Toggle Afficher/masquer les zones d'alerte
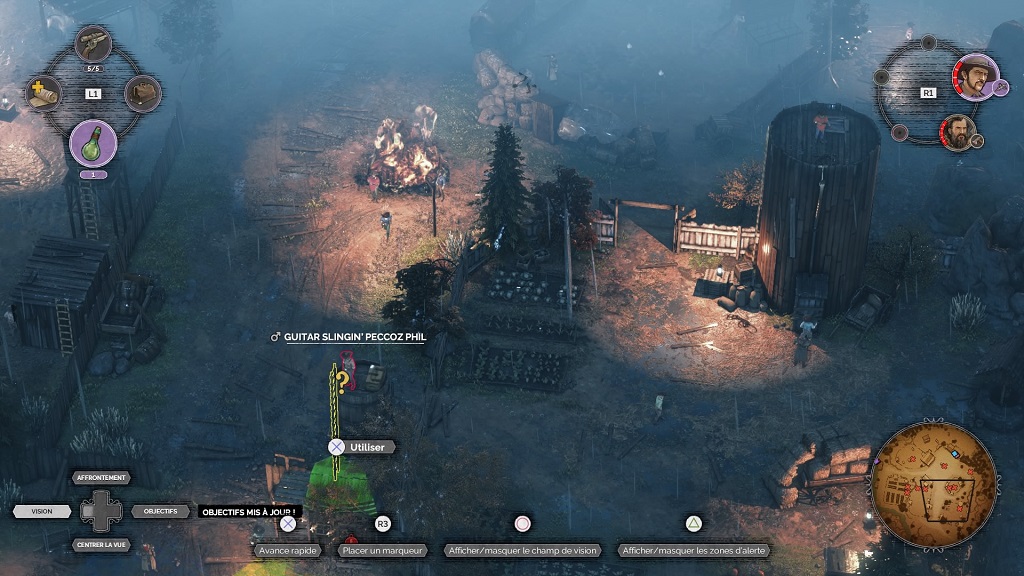Viewport: 1024px width, 576px height. (694, 550)
